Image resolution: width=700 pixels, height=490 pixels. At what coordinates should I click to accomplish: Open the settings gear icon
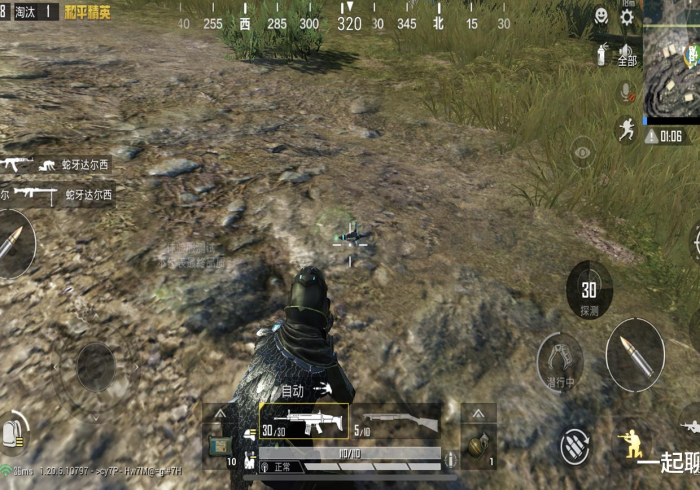tap(627, 17)
